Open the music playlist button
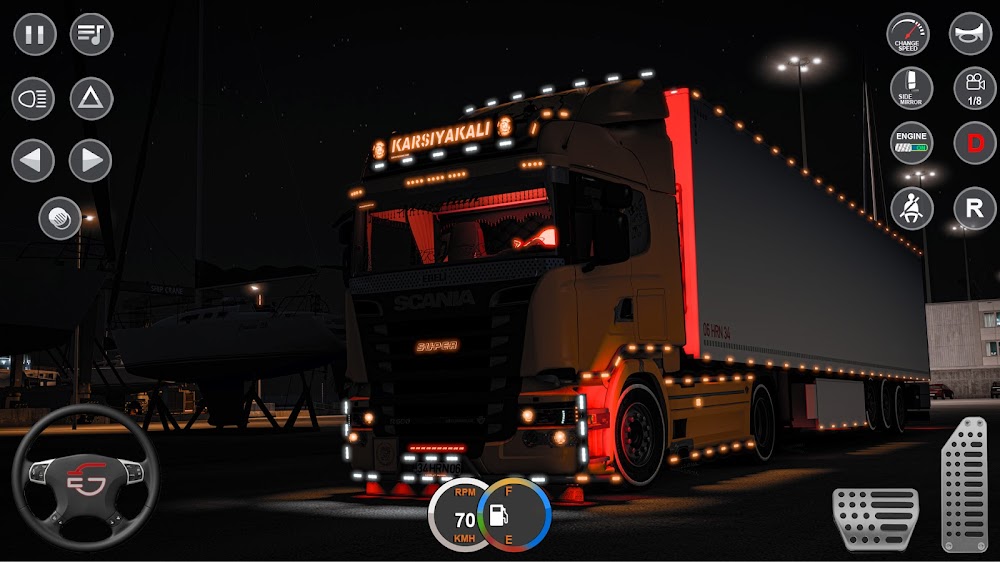Screen dimensions: 1000x562 click(x=91, y=35)
